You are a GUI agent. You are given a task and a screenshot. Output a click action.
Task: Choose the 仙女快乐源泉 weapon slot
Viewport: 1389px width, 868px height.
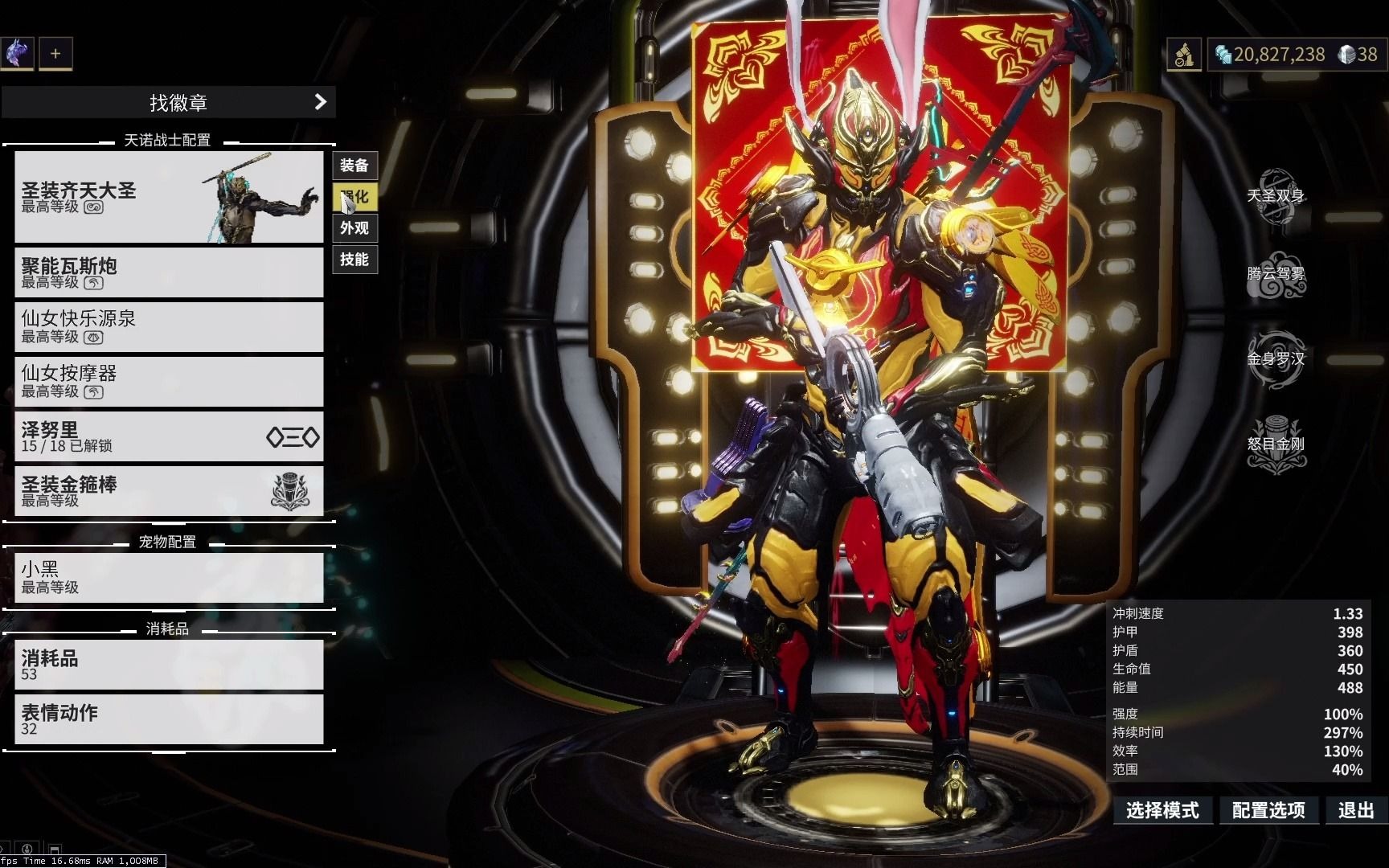coord(169,326)
